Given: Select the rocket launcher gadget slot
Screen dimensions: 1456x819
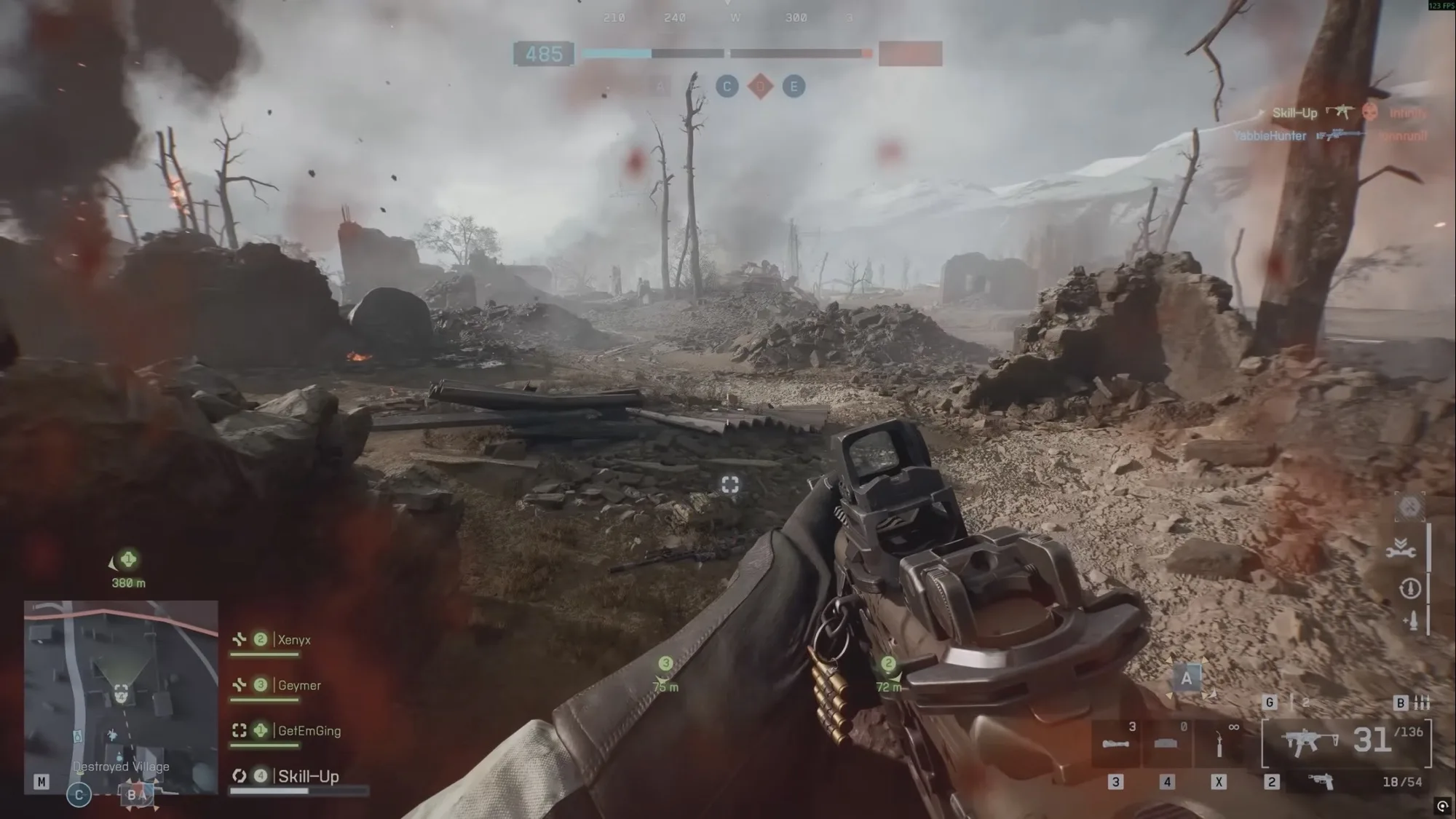Looking at the screenshot, I should [x=1116, y=745].
